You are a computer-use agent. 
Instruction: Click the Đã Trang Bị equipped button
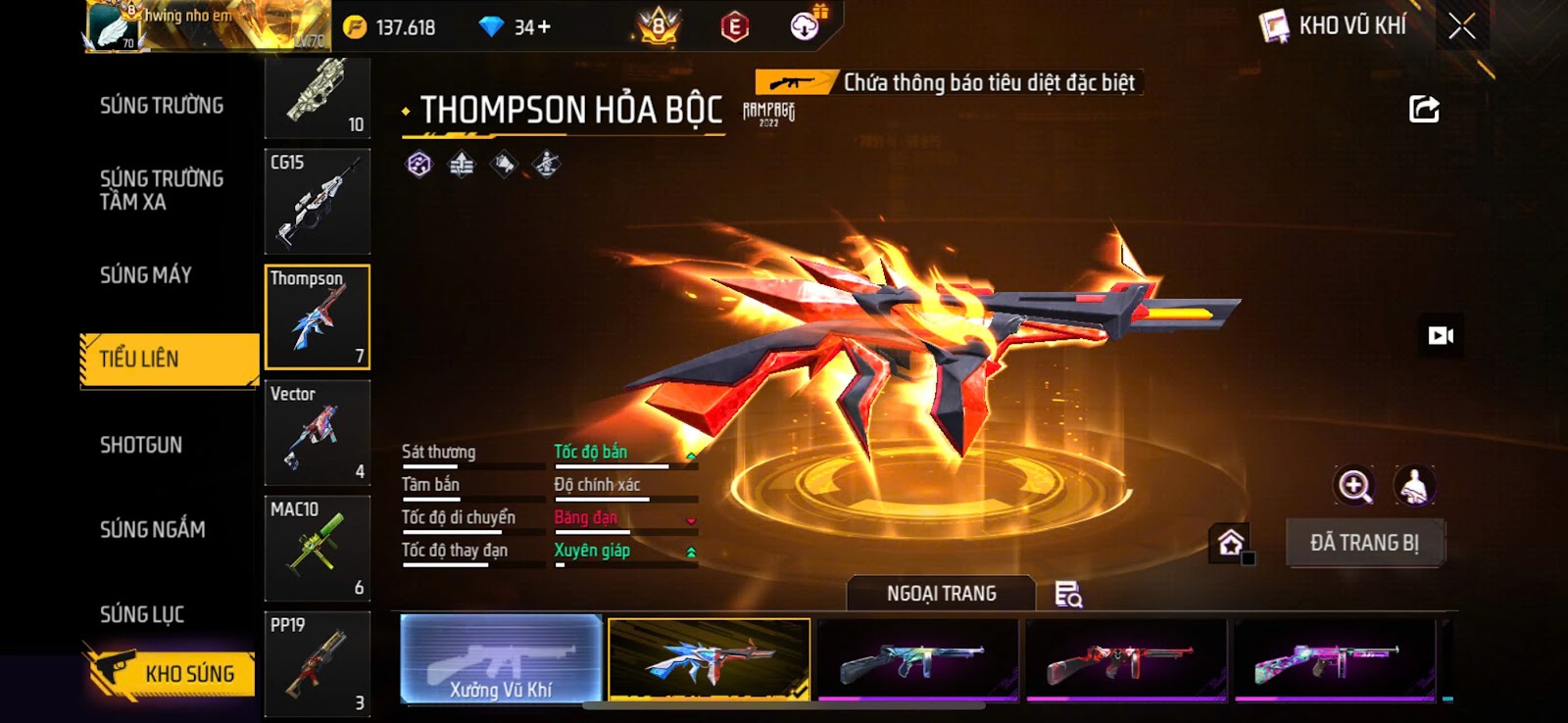point(1364,543)
